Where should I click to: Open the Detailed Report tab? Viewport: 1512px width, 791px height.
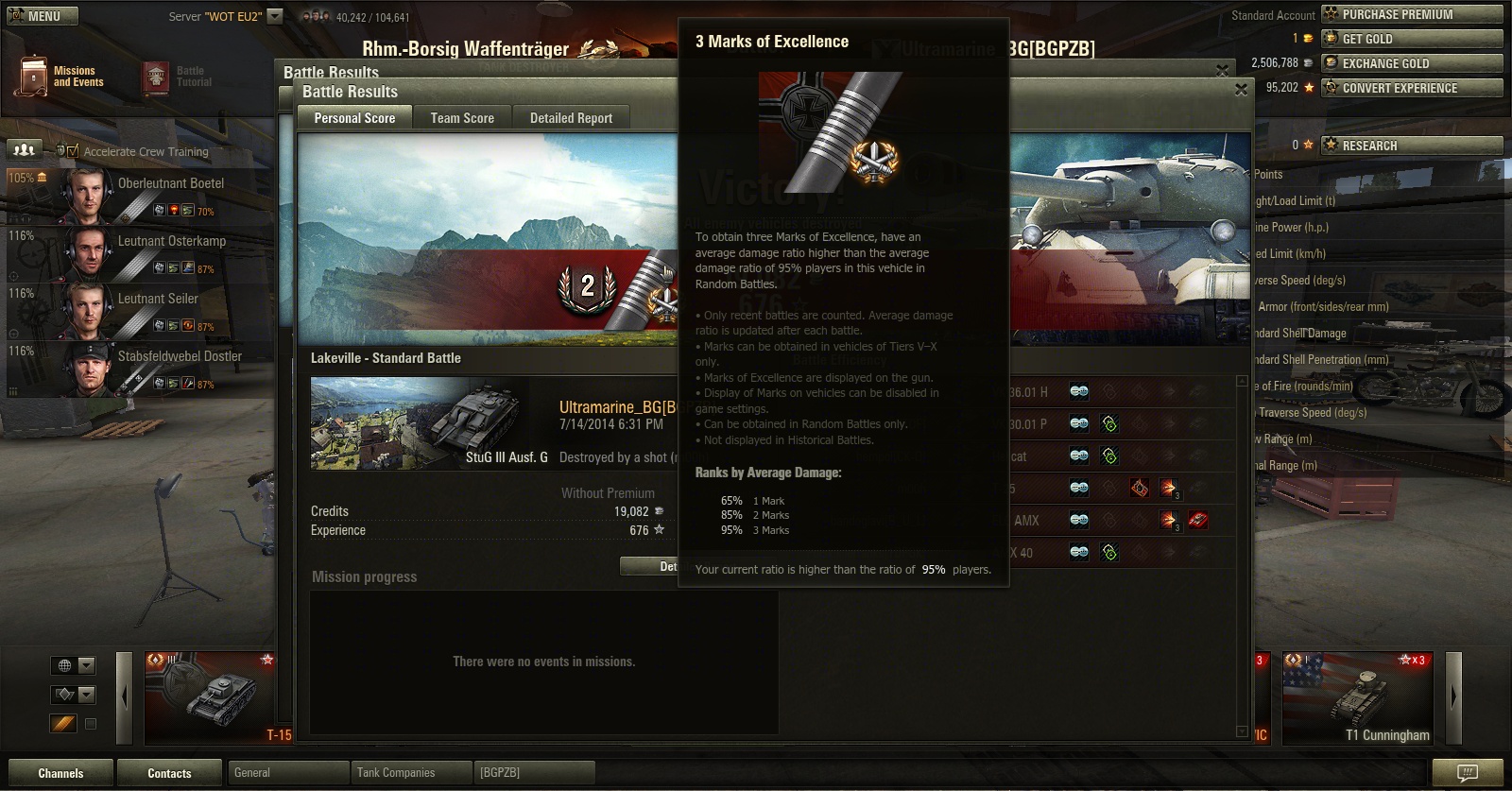click(571, 118)
